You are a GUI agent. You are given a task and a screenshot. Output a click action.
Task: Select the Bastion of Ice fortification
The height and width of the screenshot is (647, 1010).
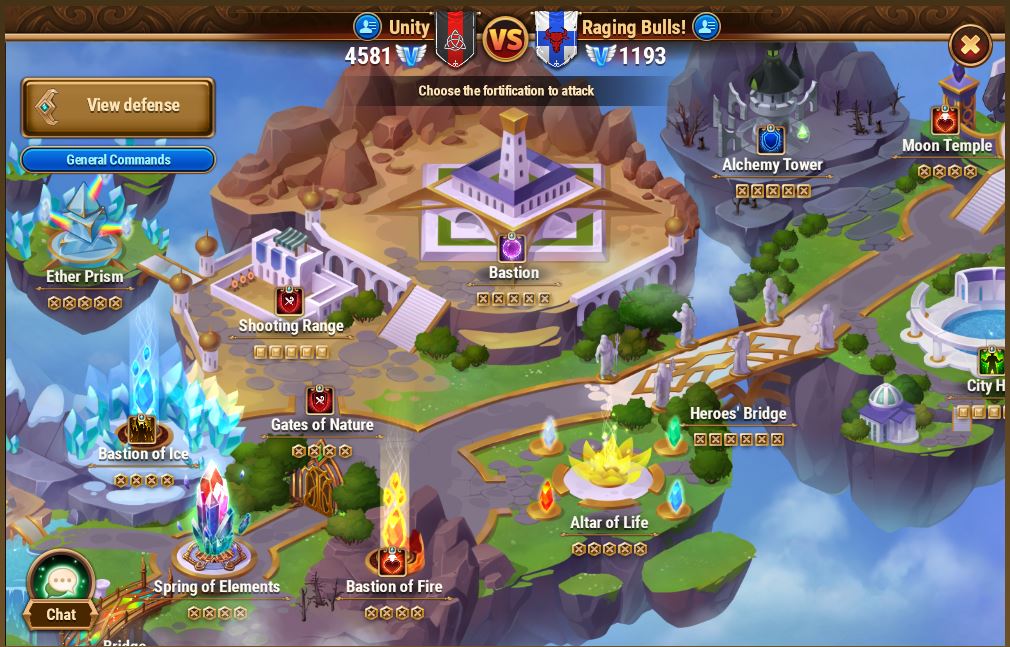142,430
